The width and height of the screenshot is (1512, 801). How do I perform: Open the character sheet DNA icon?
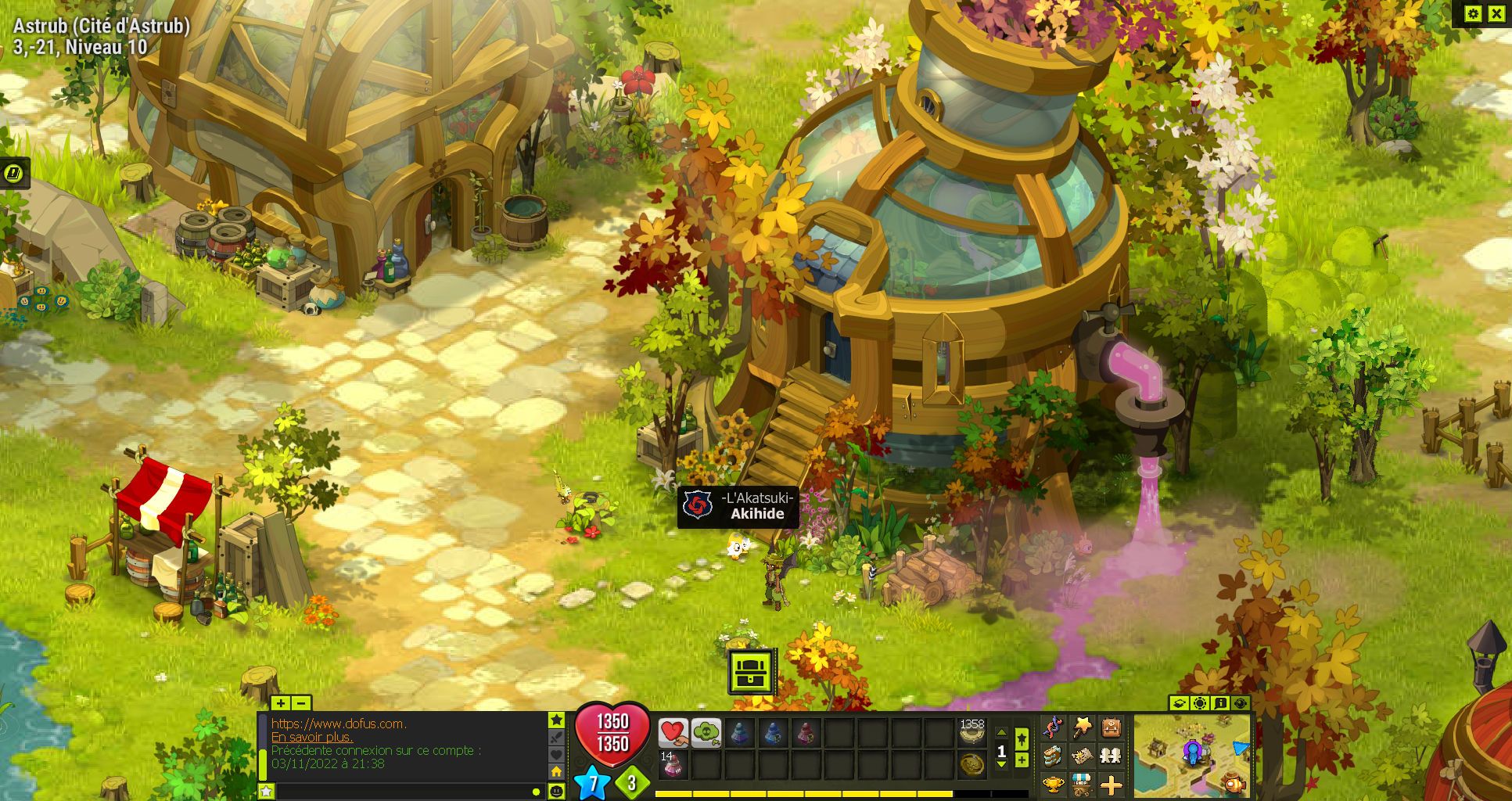(x=1053, y=727)
